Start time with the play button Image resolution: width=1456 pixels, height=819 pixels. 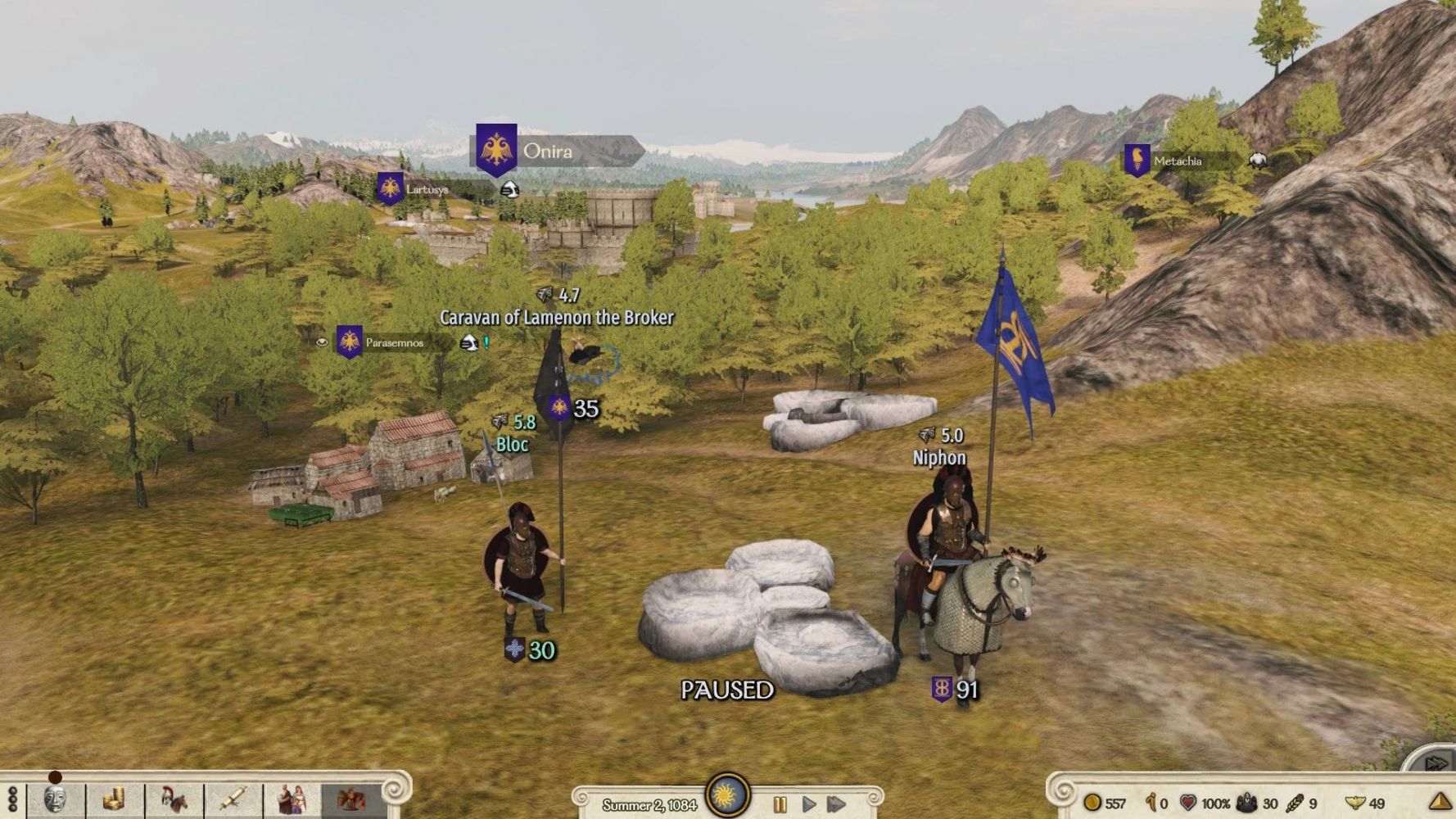(x=808, y=804)
